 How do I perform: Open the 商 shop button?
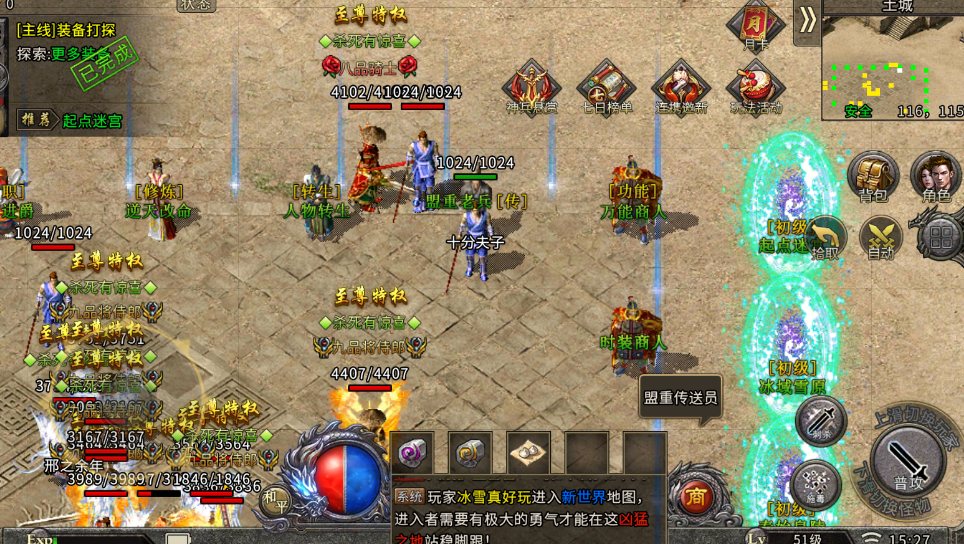[695, 496]
